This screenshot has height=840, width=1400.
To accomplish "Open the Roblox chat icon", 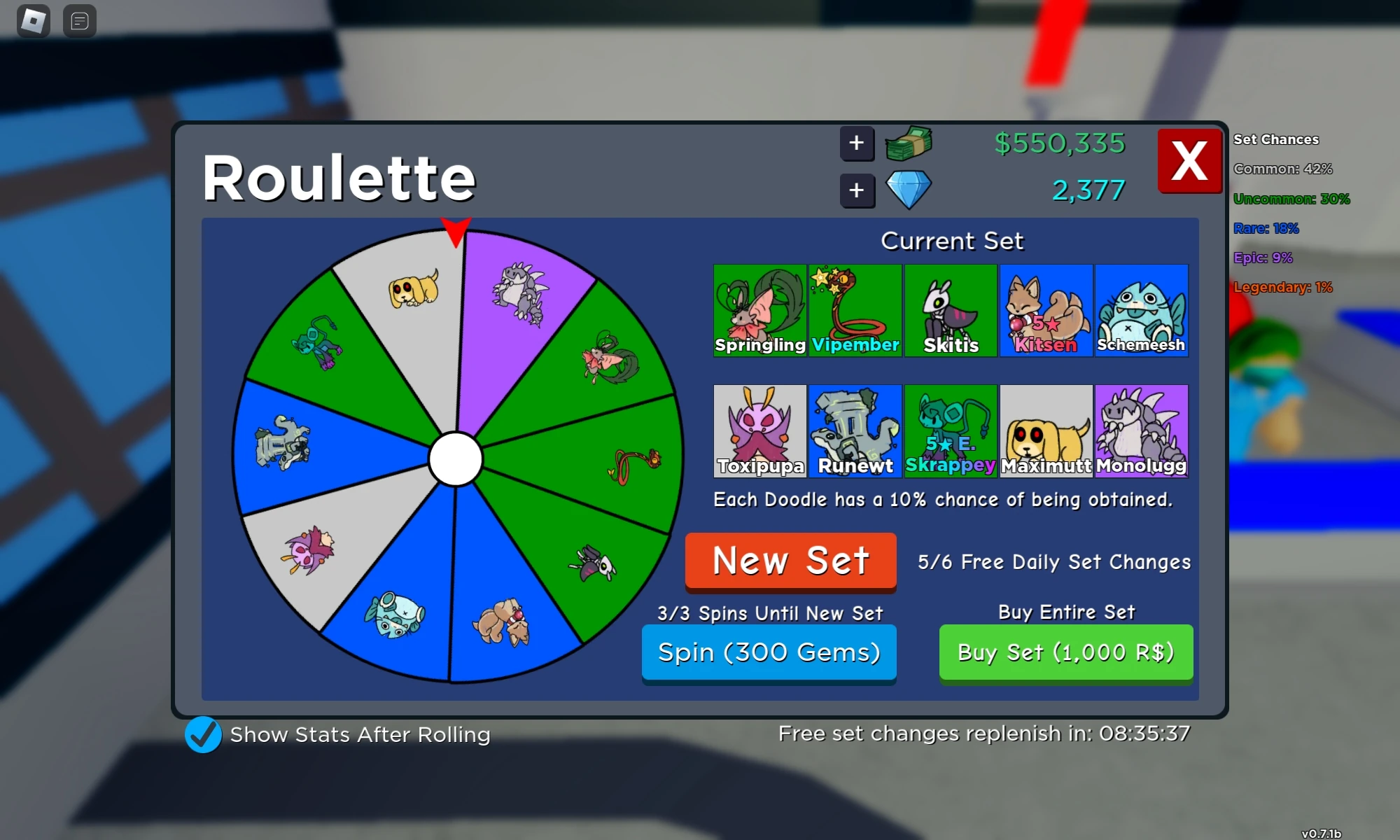I will pyautogui.click(x=79, y=21).
